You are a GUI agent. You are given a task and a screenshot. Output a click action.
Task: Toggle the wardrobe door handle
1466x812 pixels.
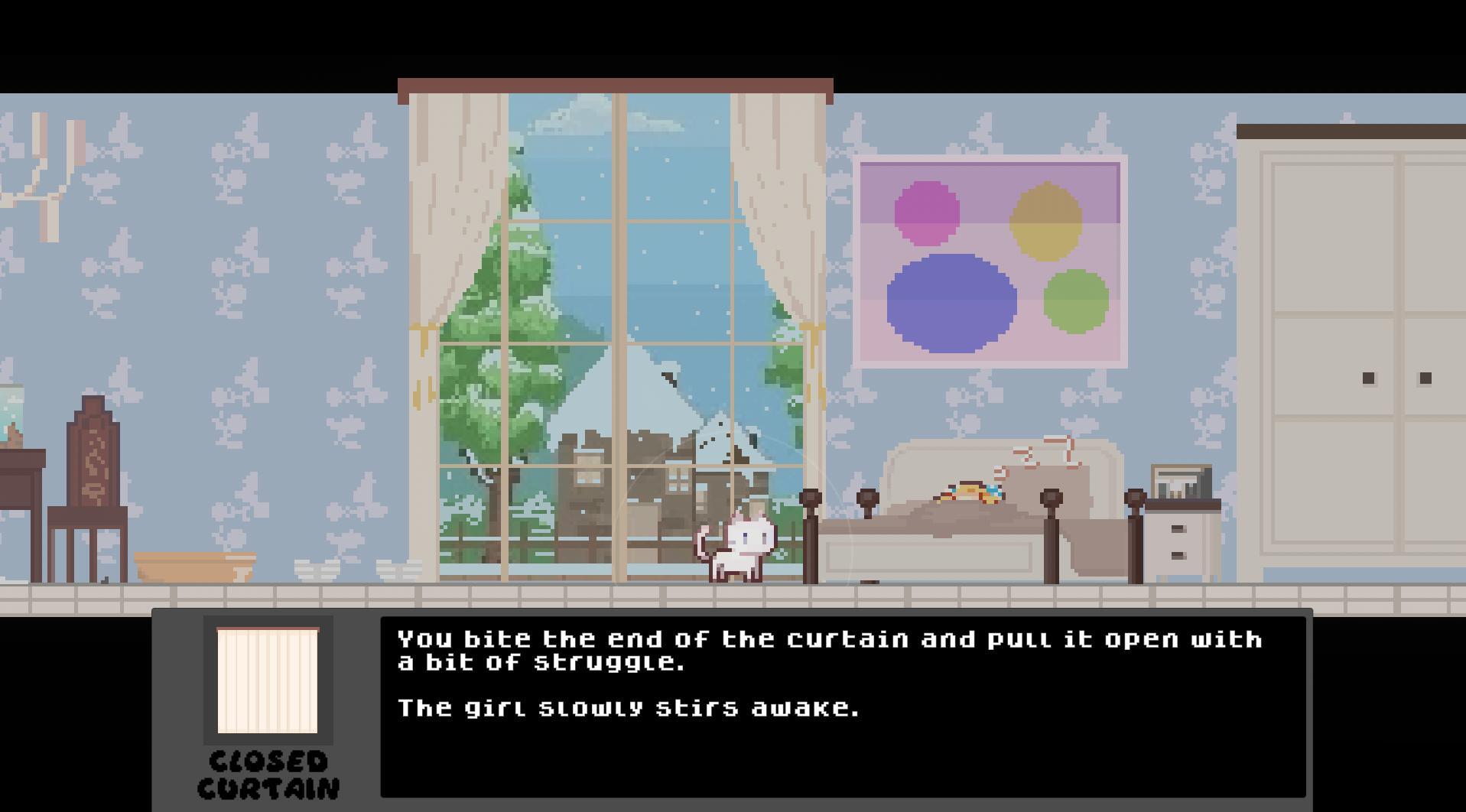(x=1369, y=376)
